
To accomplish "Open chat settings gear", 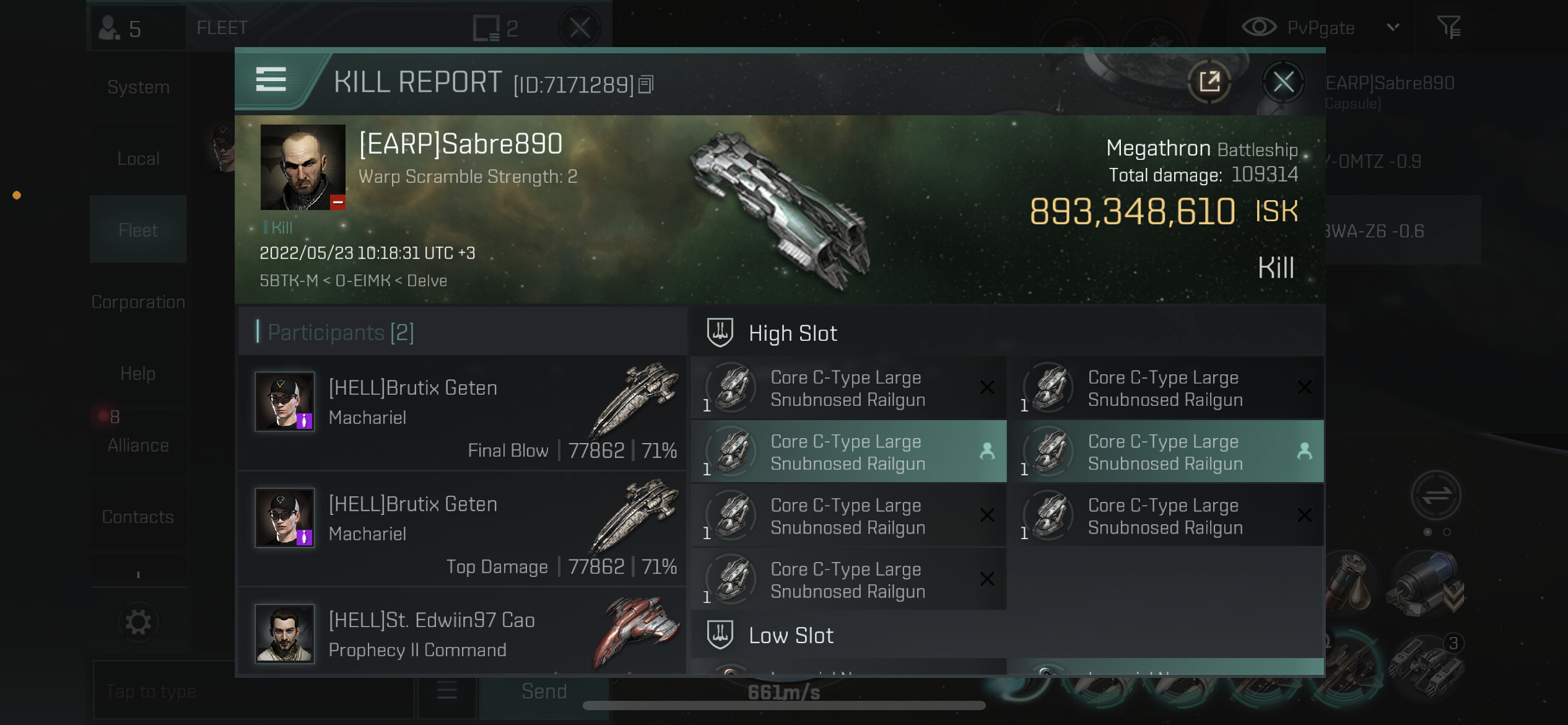I will click(138, 622).
